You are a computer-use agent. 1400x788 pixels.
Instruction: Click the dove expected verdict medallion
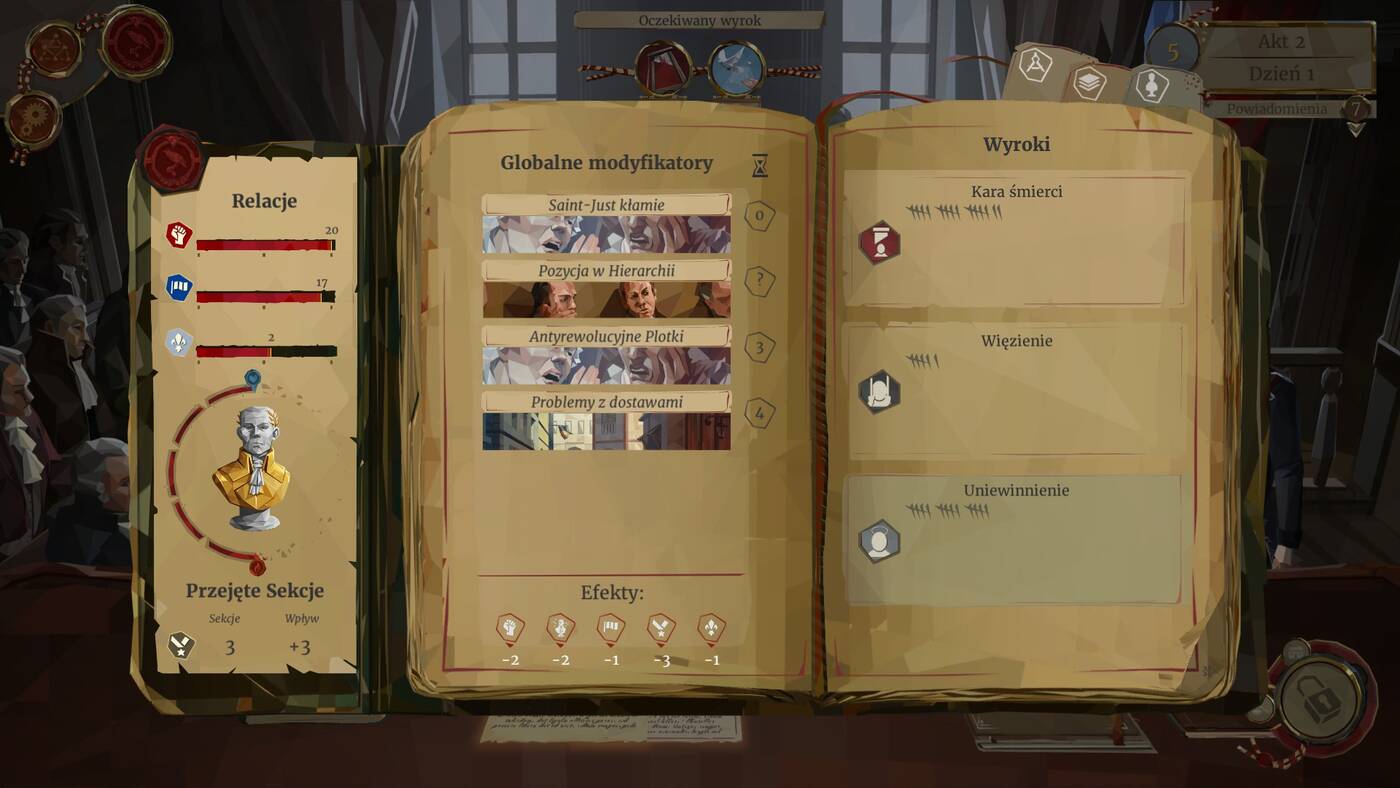(737, 70)
